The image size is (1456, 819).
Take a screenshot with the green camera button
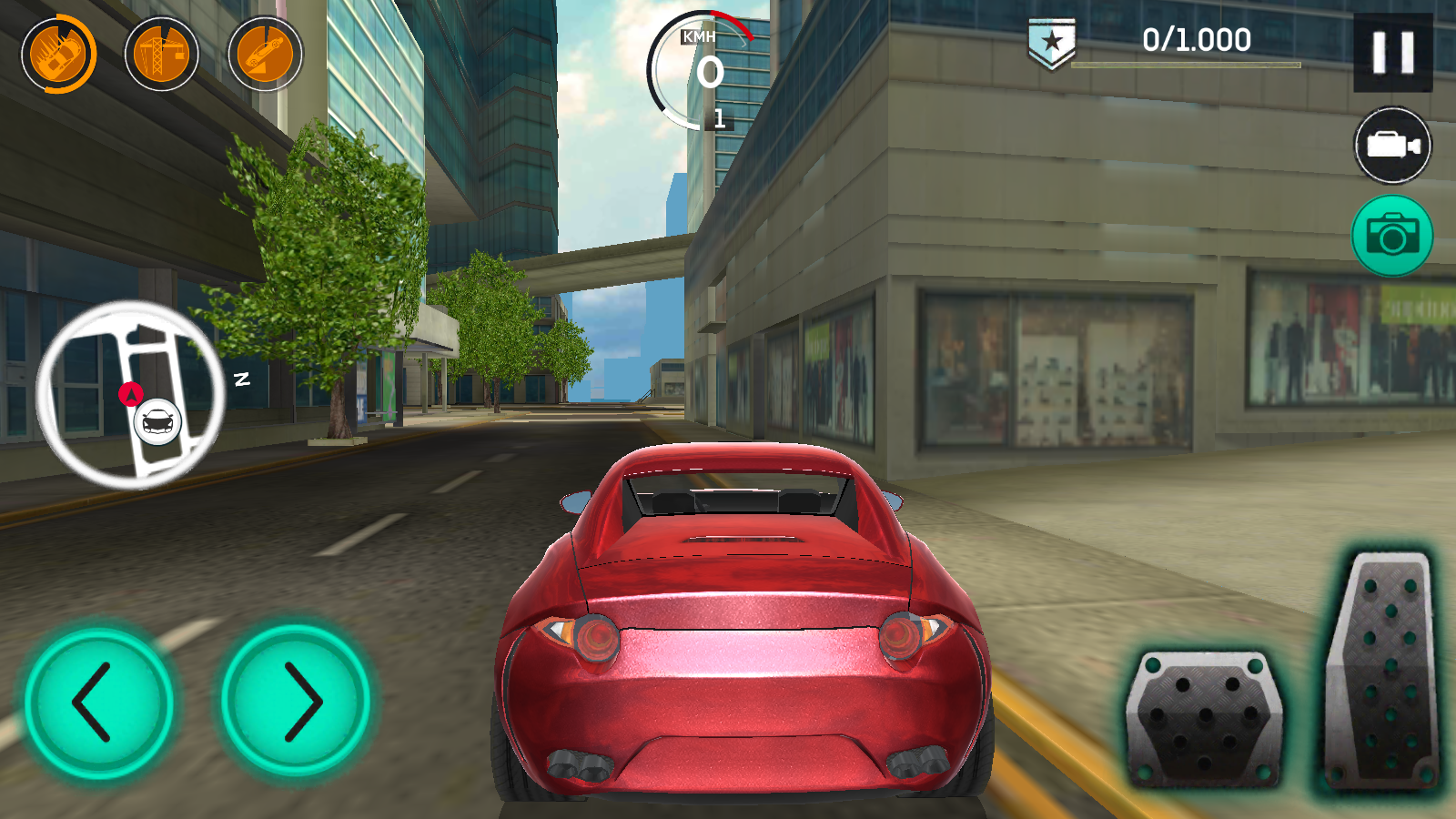(1392, 237)
